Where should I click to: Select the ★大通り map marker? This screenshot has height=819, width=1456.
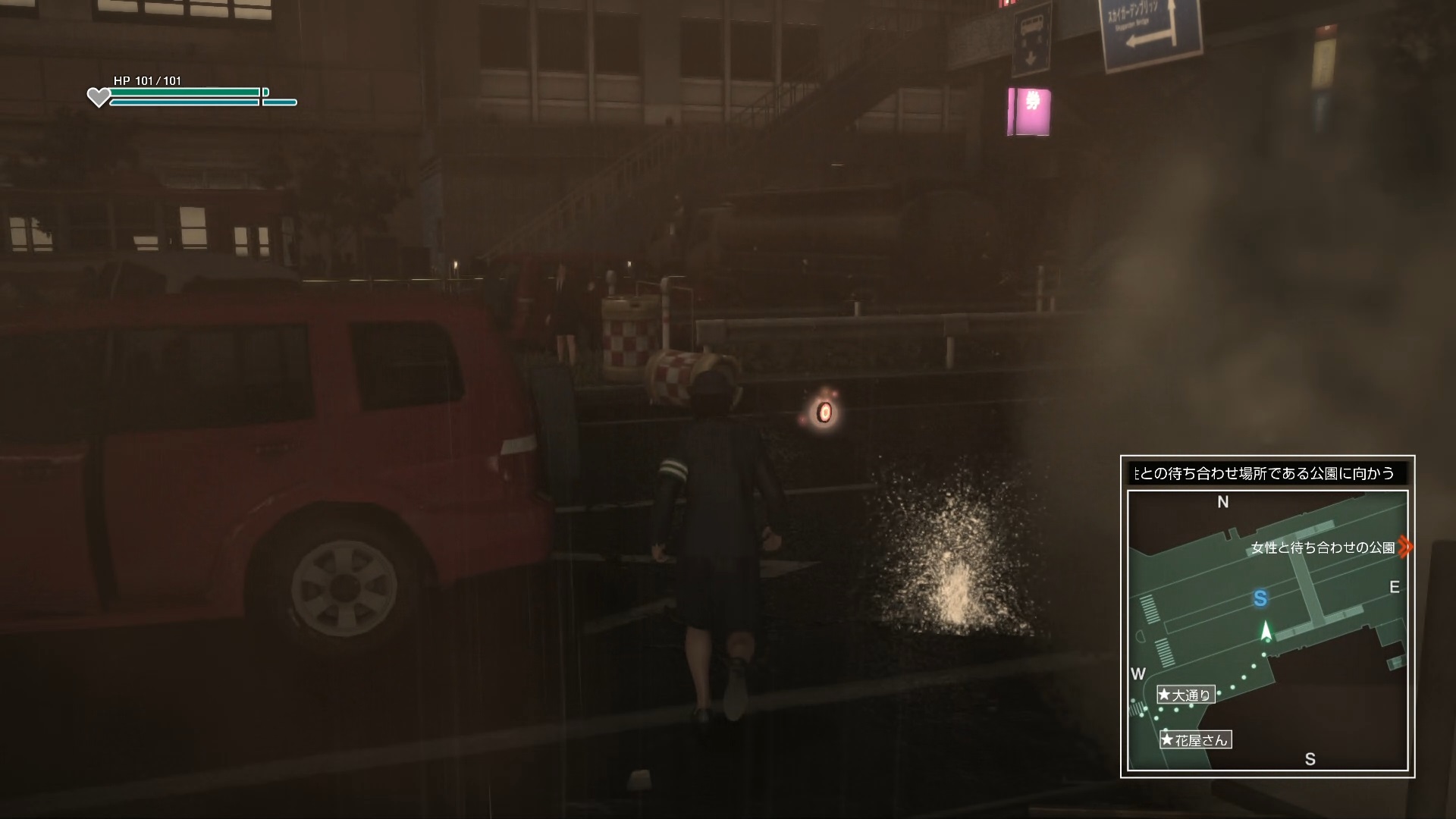(1185, 695)
